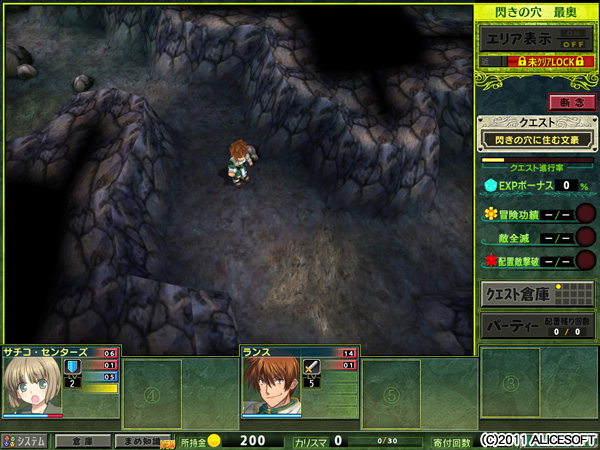Screen dimensions: 600x450
Task: Toggle the エリア表示 area display button
Action: point(533,38)
